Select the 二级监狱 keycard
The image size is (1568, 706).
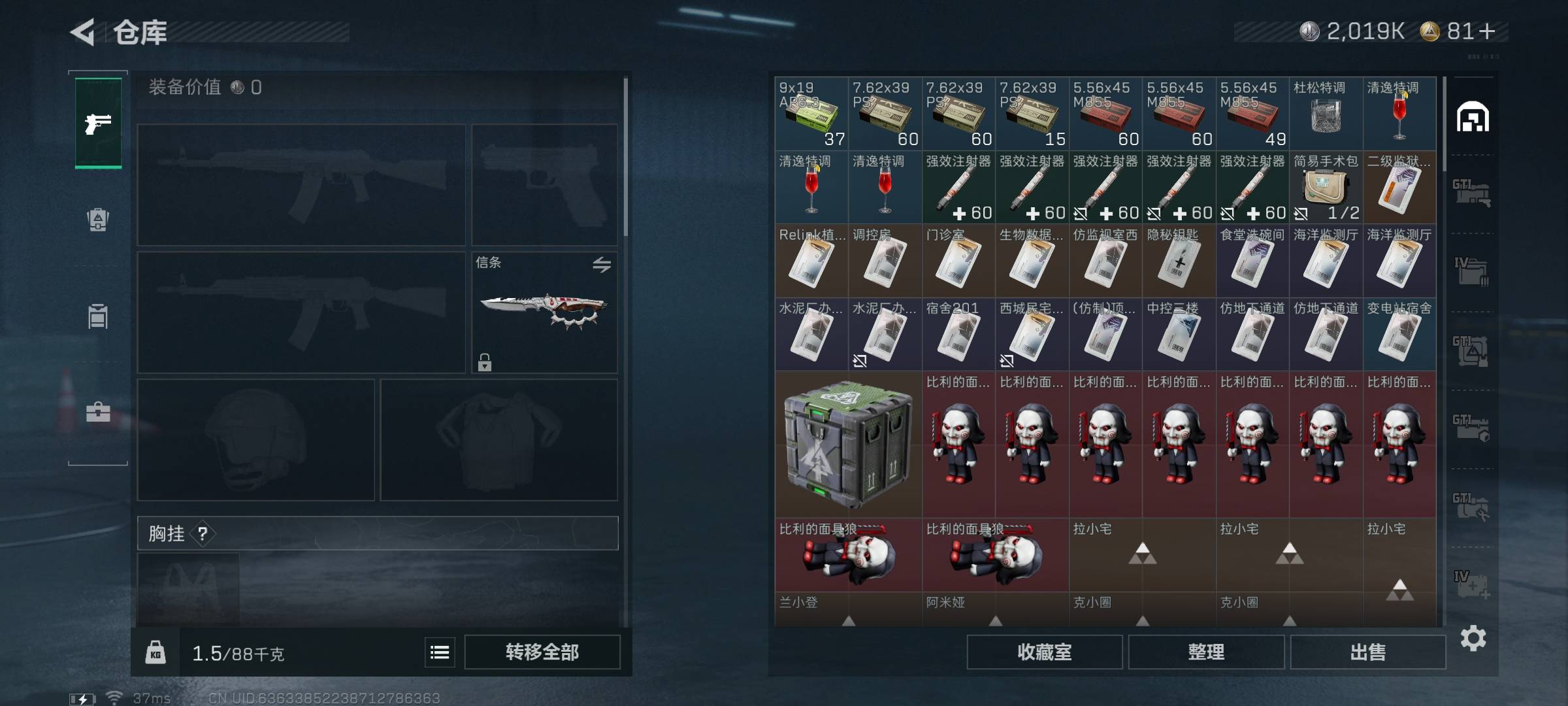point(1399,188)
